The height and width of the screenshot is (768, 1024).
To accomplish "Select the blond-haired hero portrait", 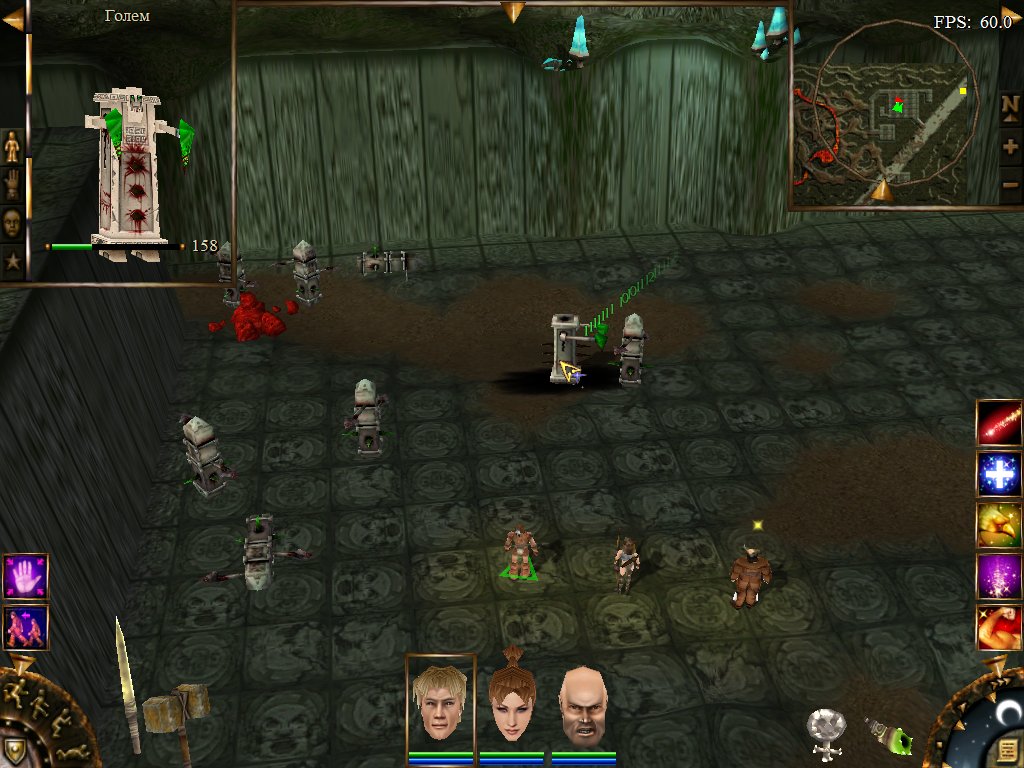I will tap(440, 701).
